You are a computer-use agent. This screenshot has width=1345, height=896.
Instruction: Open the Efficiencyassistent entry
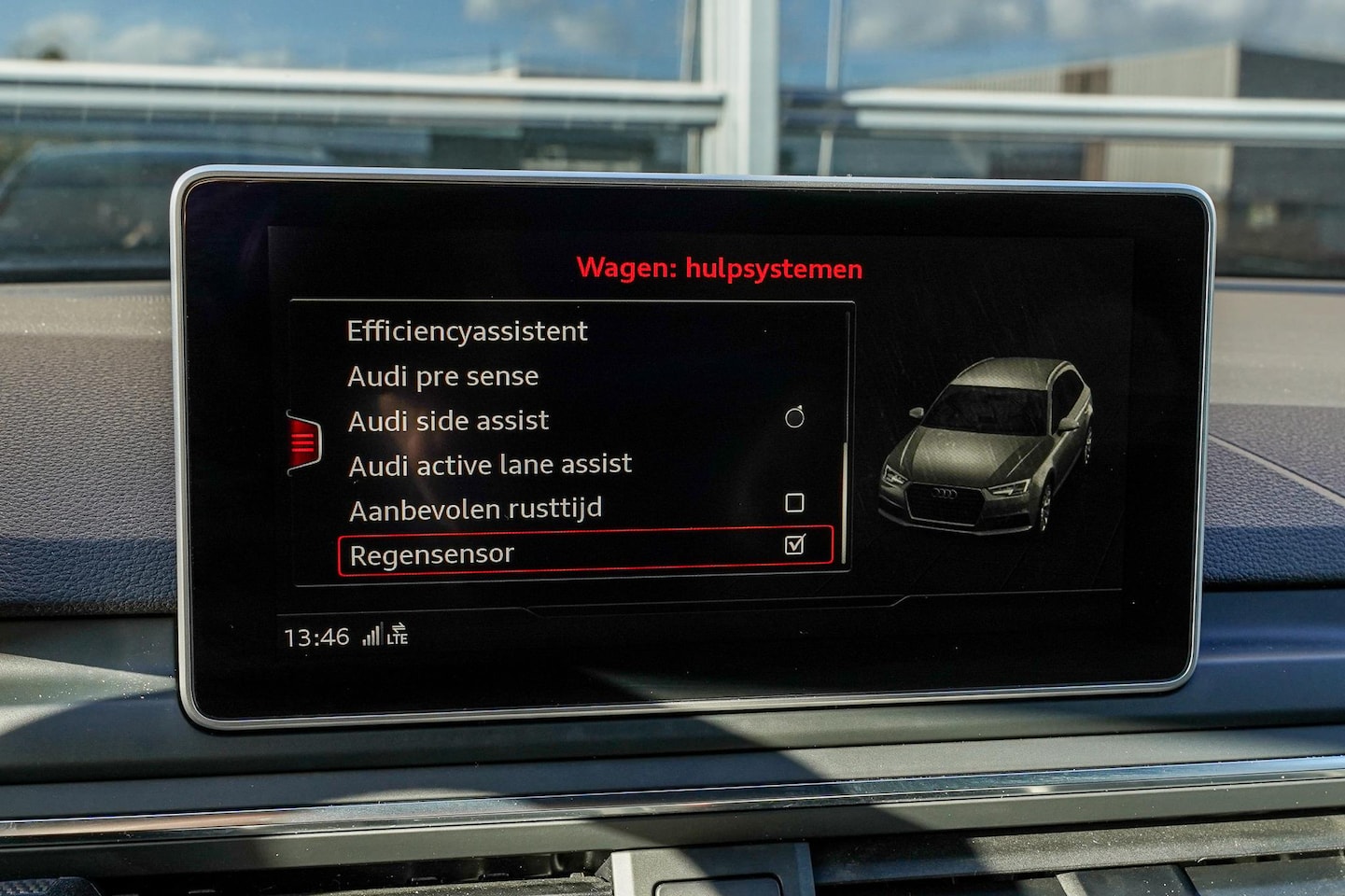pos(467,331)
